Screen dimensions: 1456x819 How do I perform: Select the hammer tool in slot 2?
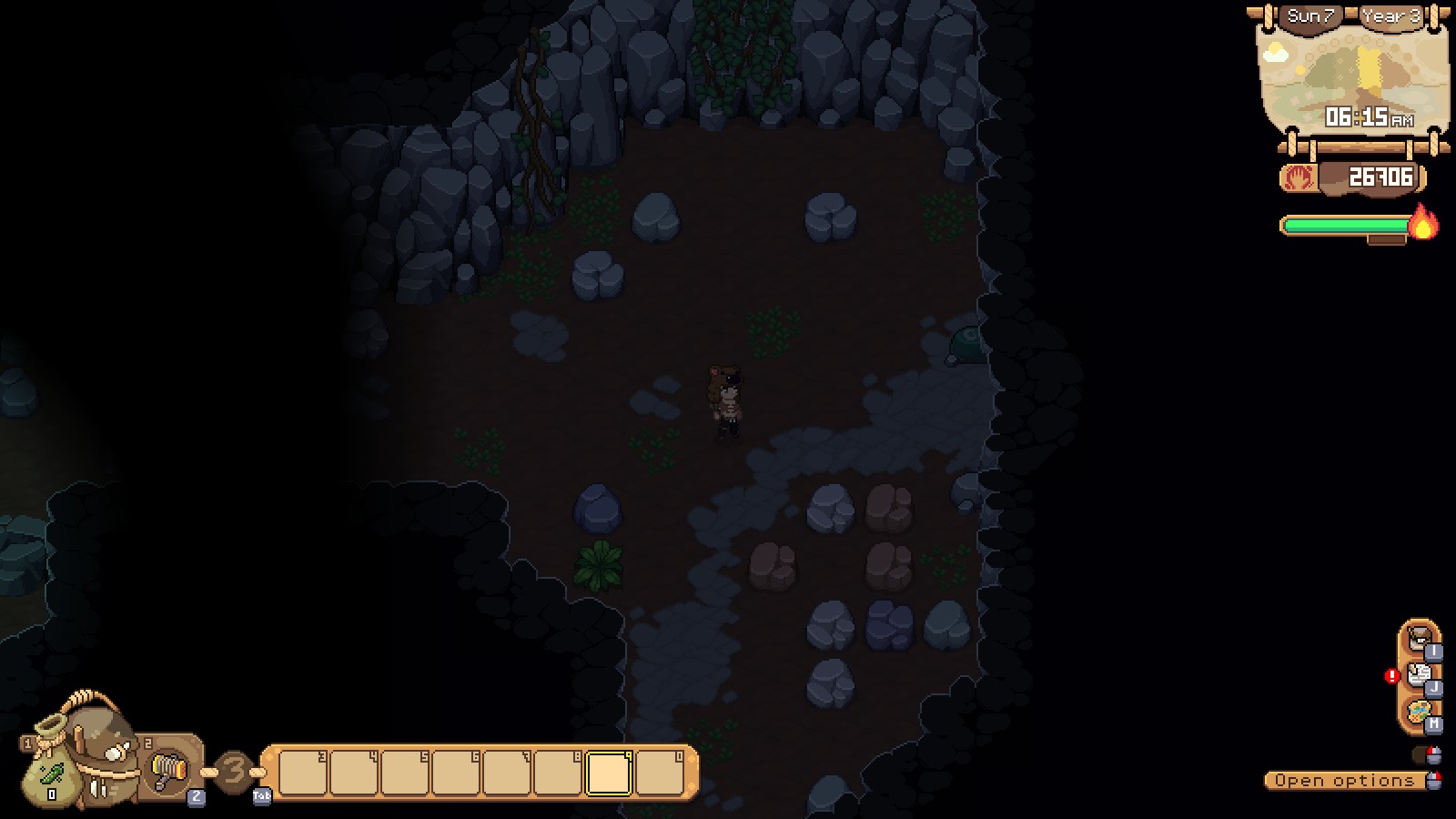[168, 769]
